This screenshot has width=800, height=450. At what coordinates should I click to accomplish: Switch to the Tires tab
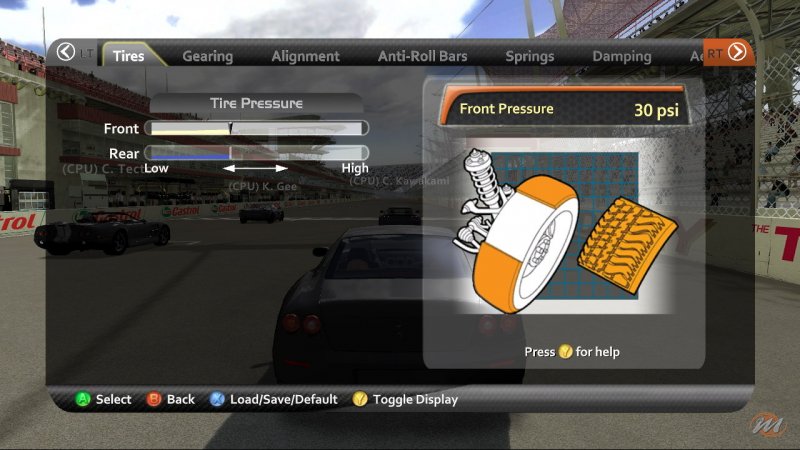coord(128,56)
